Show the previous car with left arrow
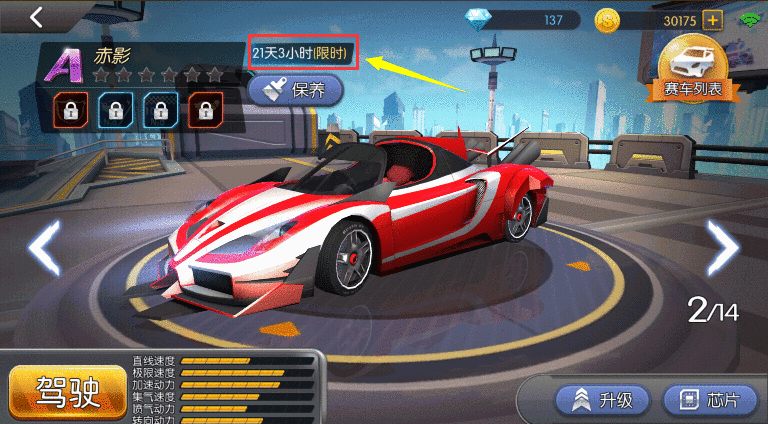Viewport: 768px width, 424px height. 43,249
